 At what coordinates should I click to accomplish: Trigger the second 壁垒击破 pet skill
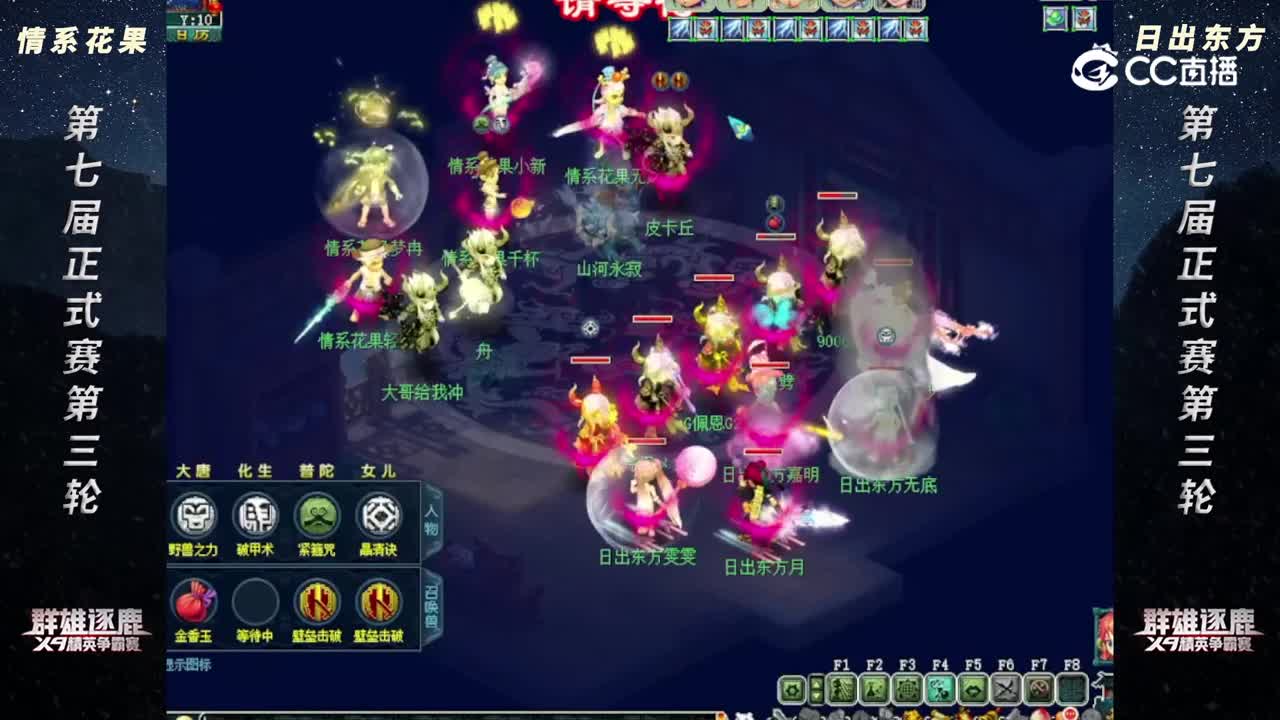(x=380, y=601)
